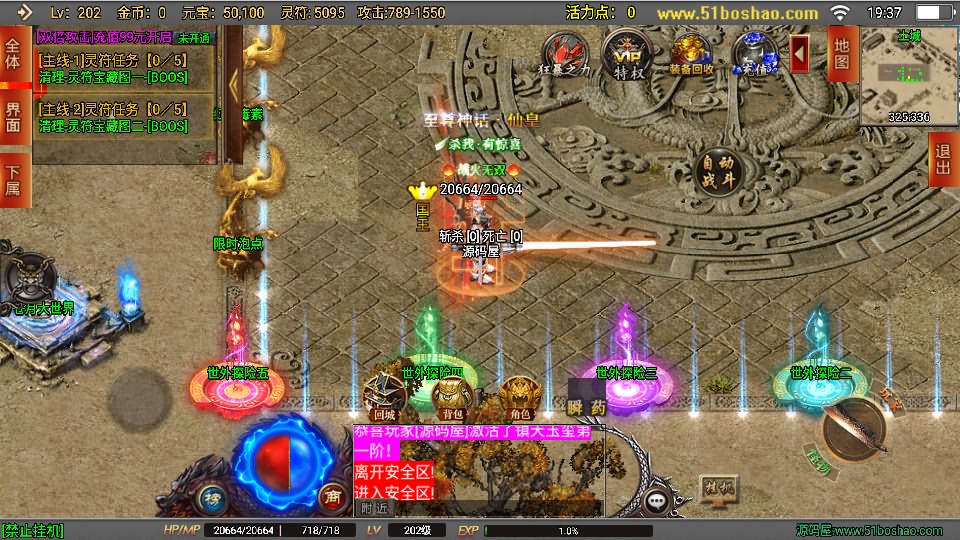Open the VIP 特权 privileges menu
The height and width of the screenshot is (540, 960).
[x=628, y=53]
